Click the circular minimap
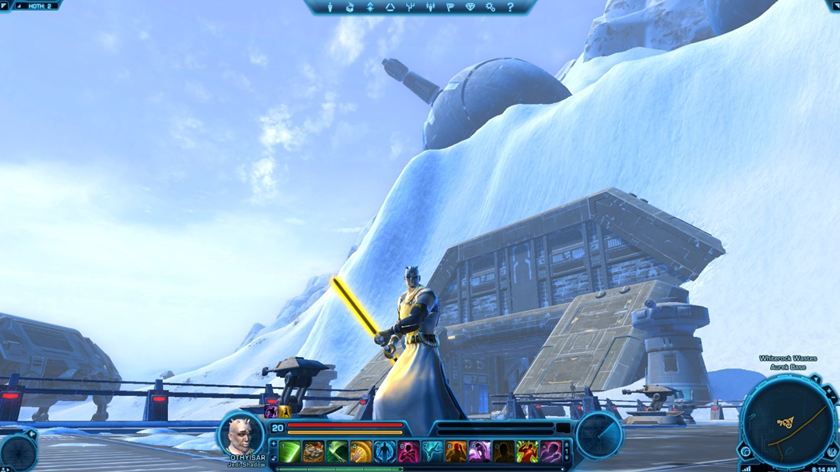 pyautogui.click(x=787, y=418)
